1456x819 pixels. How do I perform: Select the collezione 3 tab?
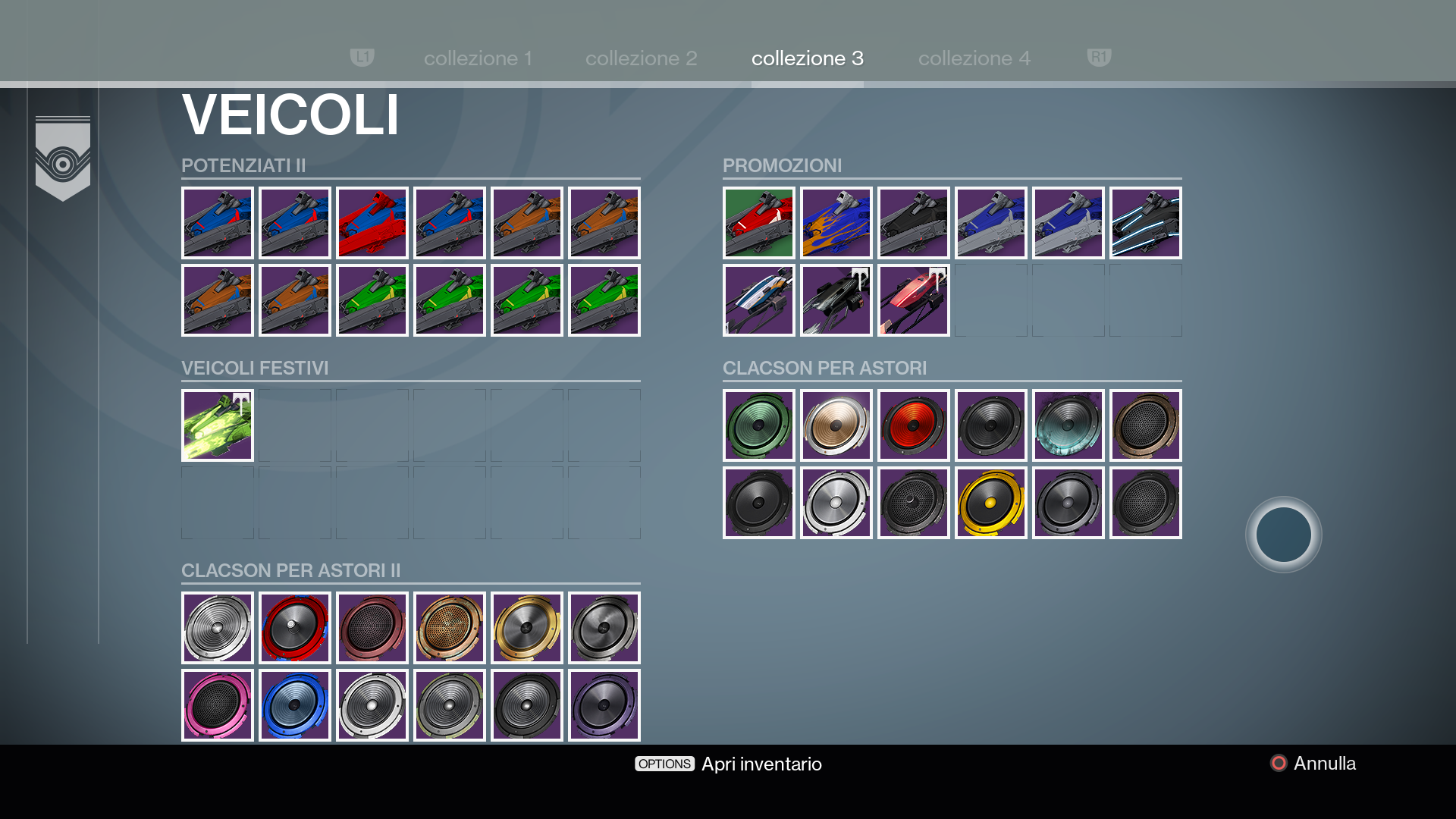coord(807,58)
